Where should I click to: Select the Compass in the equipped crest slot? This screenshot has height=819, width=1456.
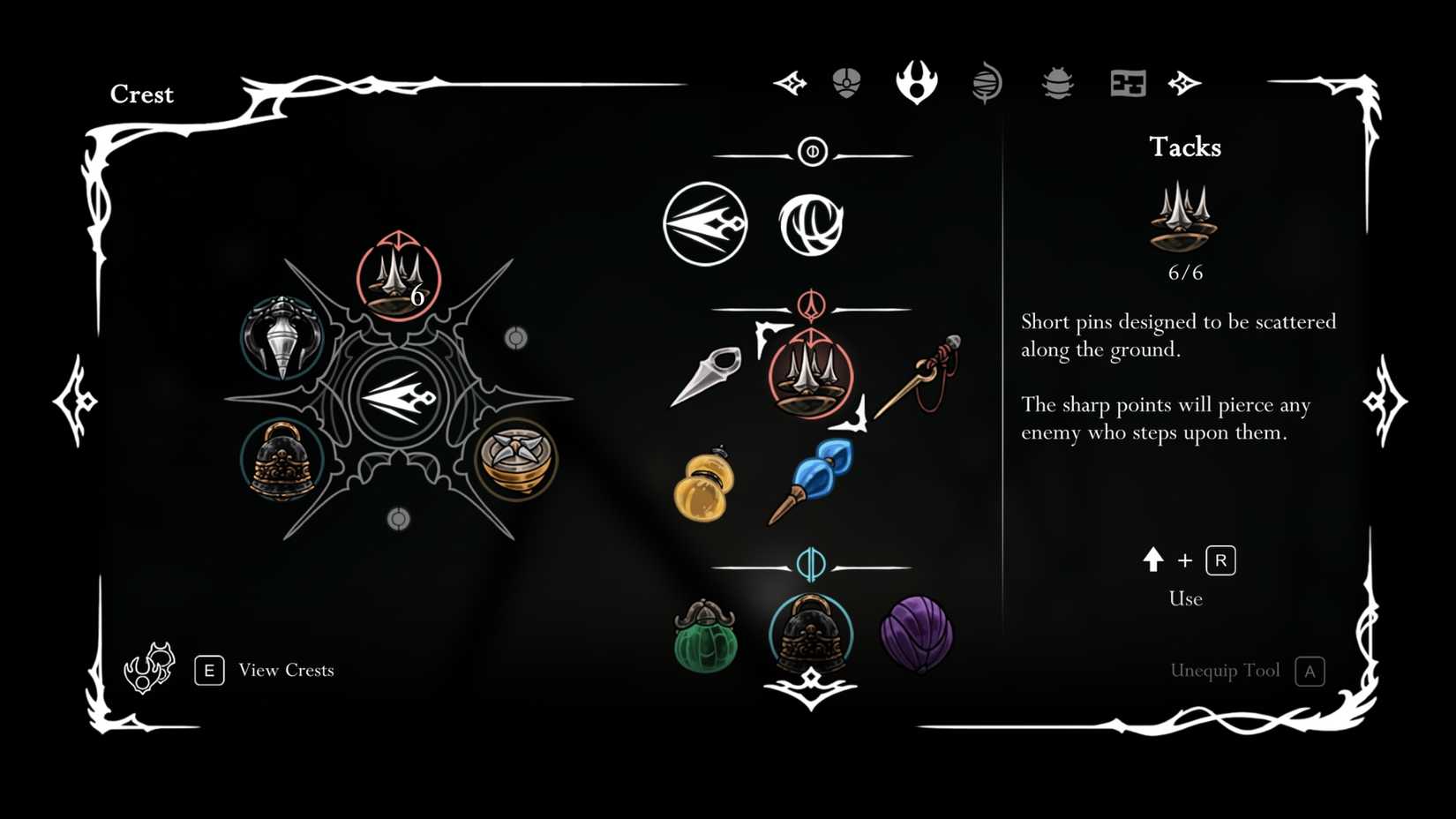click(x=516, y=459)
